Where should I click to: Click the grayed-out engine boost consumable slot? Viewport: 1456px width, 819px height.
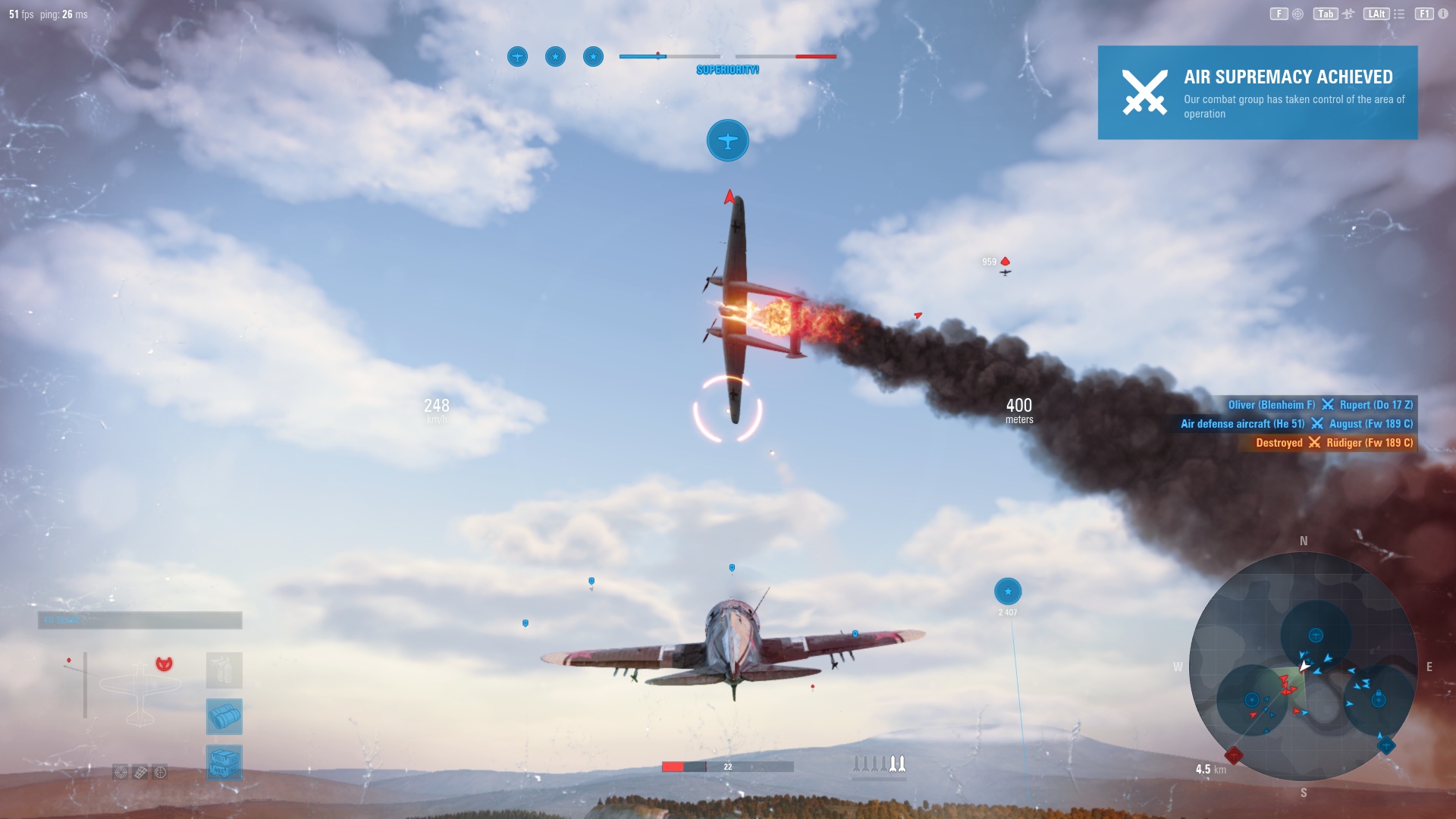(x=224, y=670)
